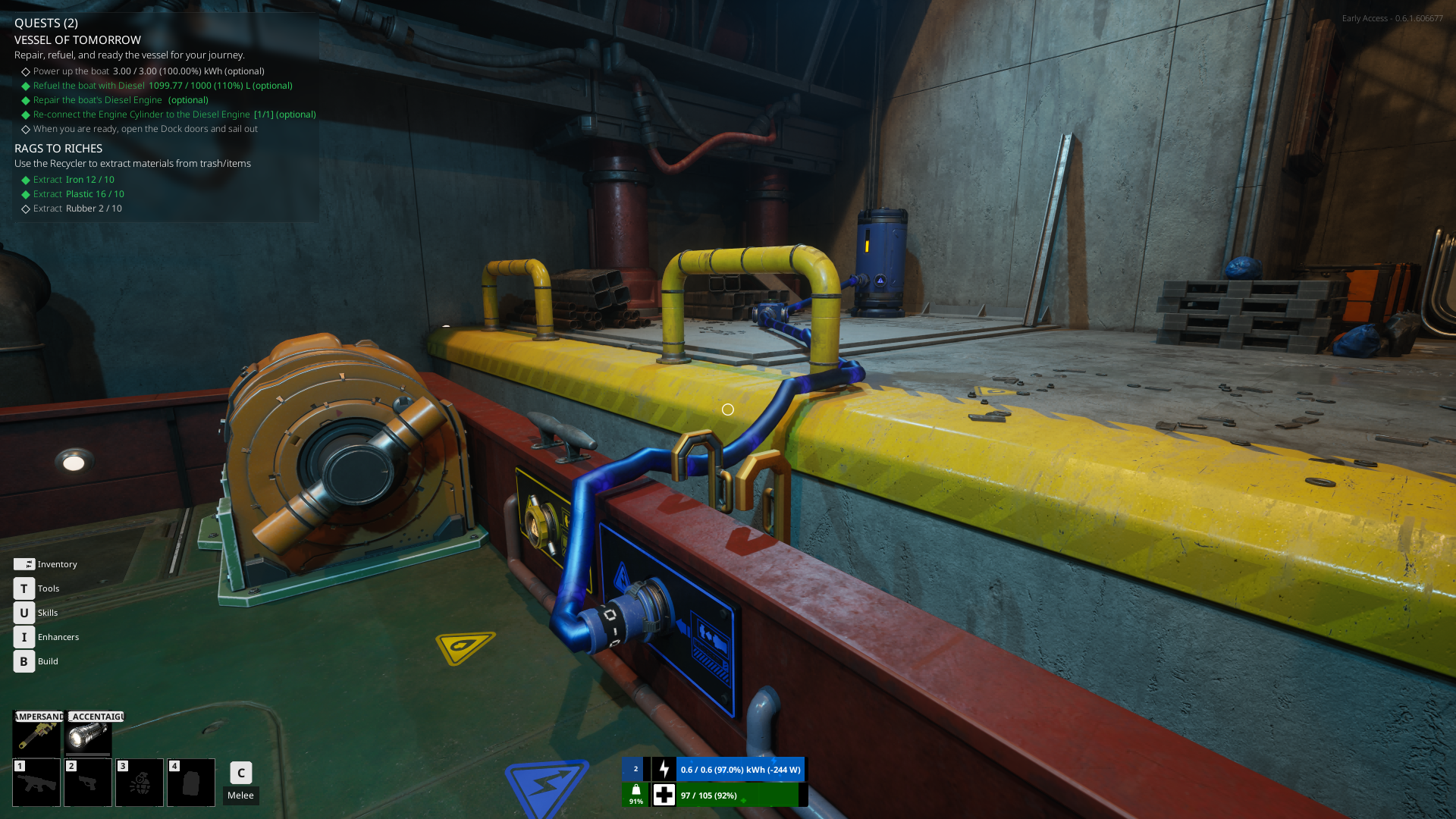Open the Rags to Riches quest
The image size is (1456, 819).
58,149
